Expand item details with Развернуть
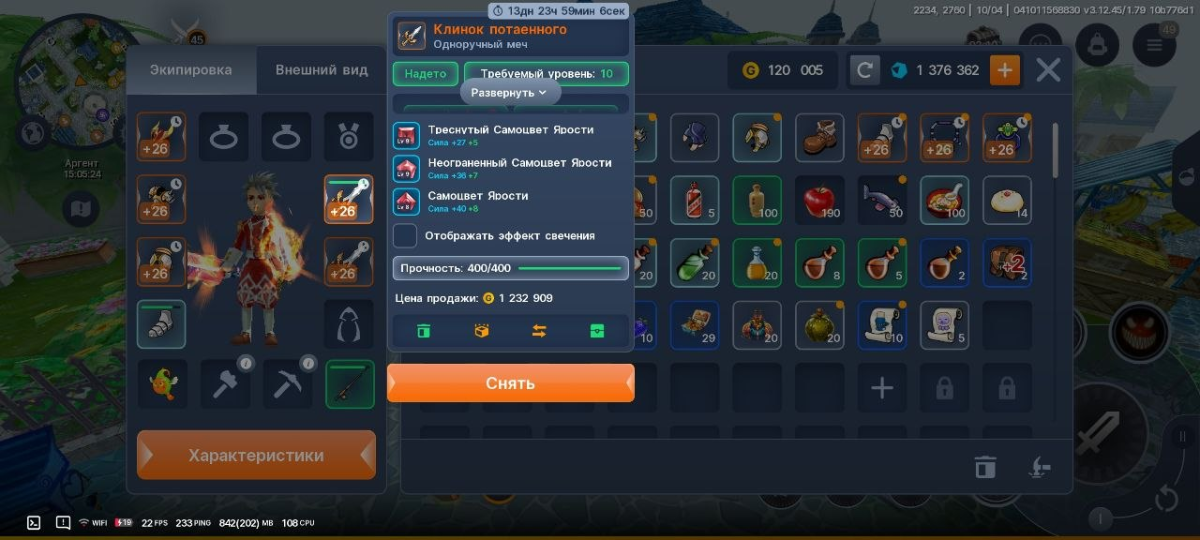Image resolution: width=1200 pixels, height=540 pixels. [510, 92]
